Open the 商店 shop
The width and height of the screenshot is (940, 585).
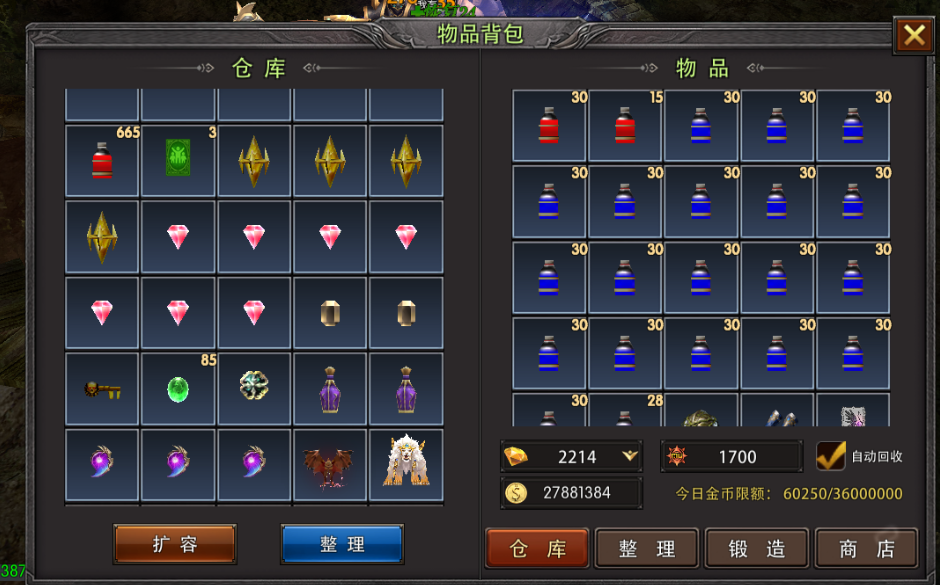tap(866, 549)
